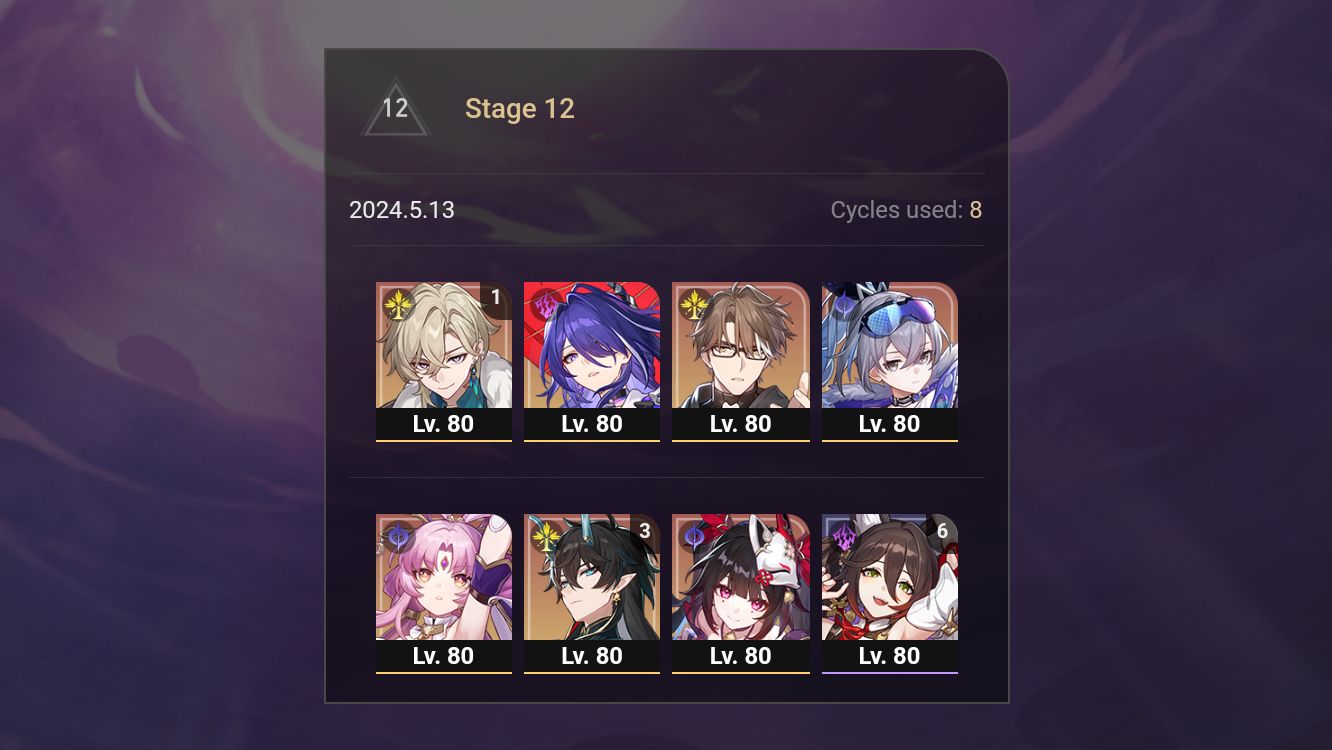Click Aventurine's Eidolon 1 badge
The image size is (1332, 750).
(495, 297)
